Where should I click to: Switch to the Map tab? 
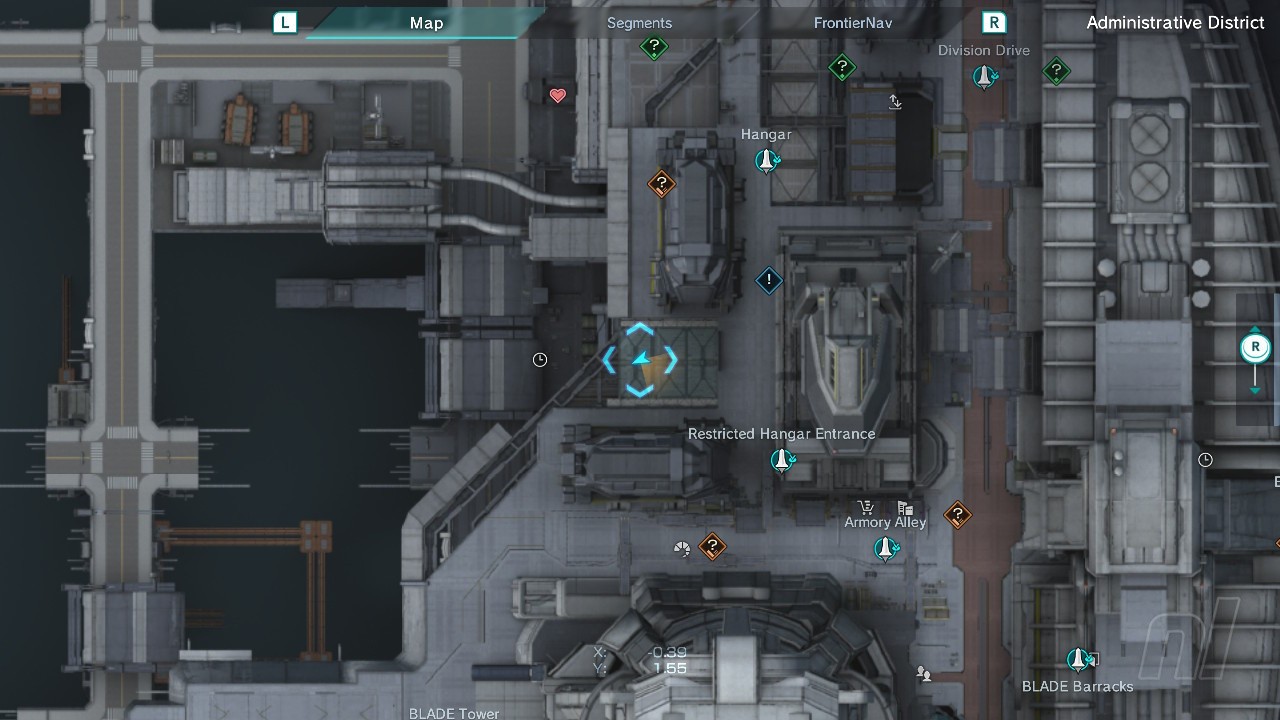tap(426, 23)
